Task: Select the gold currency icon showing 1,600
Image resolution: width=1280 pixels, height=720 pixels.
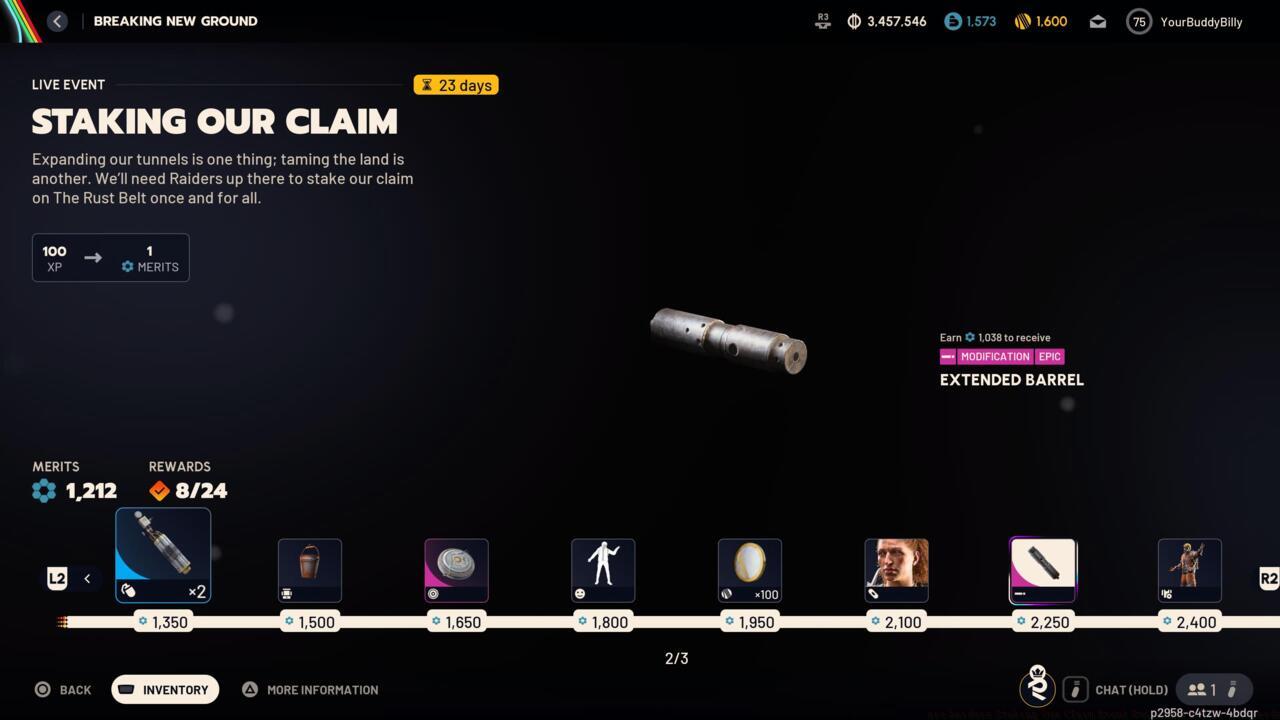Action: point(1023,20)
